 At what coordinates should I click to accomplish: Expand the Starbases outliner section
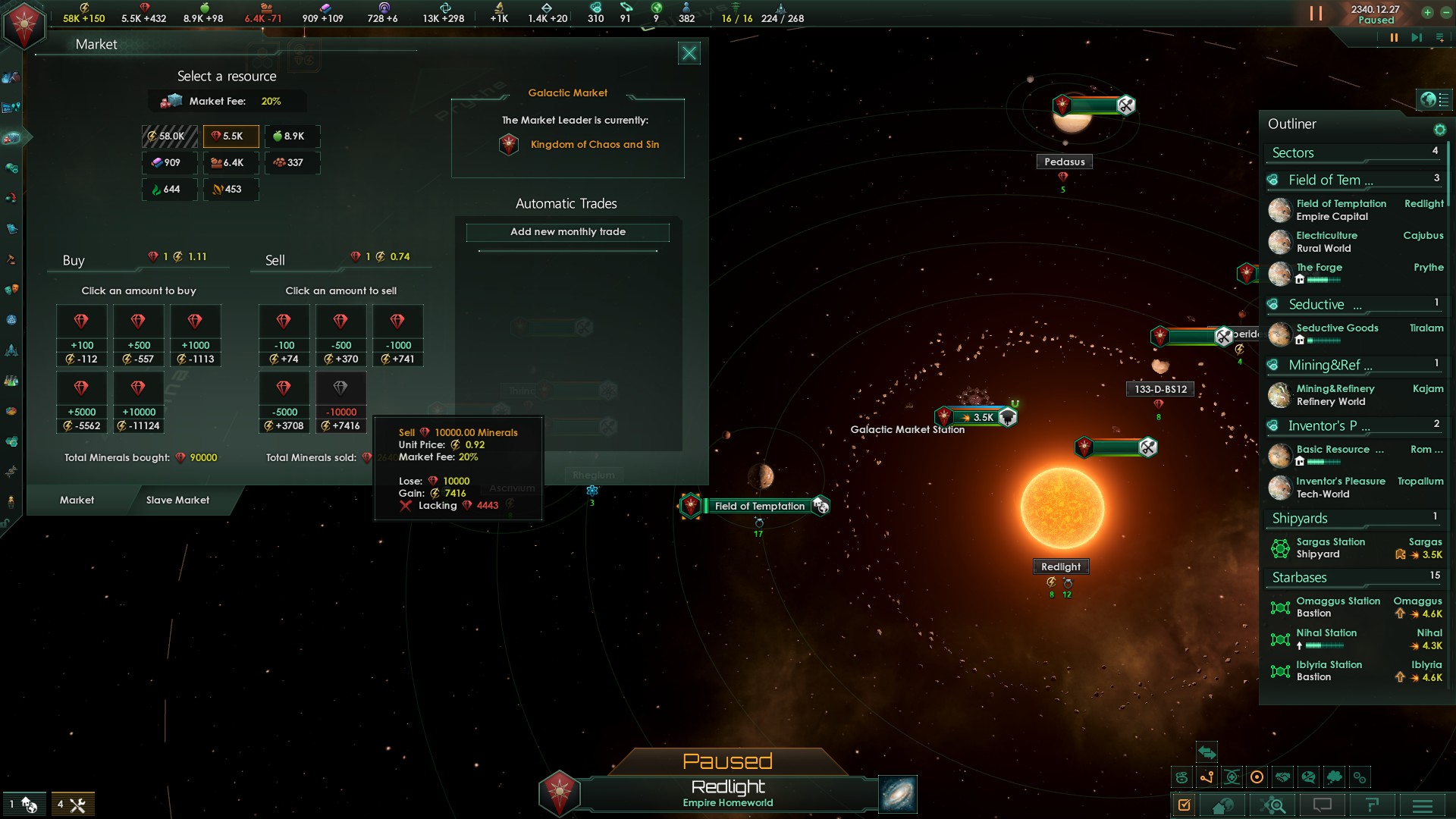1300,578
